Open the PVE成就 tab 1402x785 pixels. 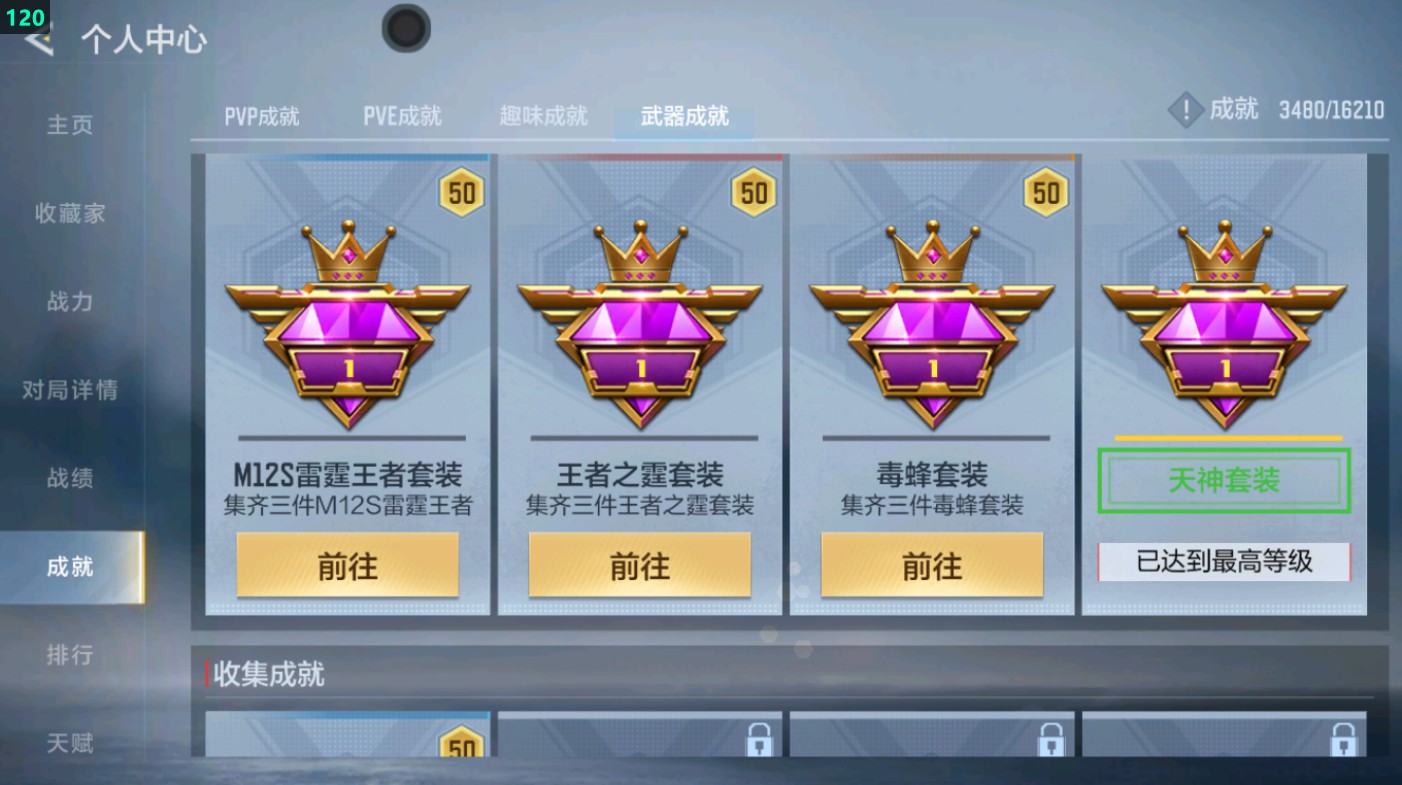pos(402,116)
